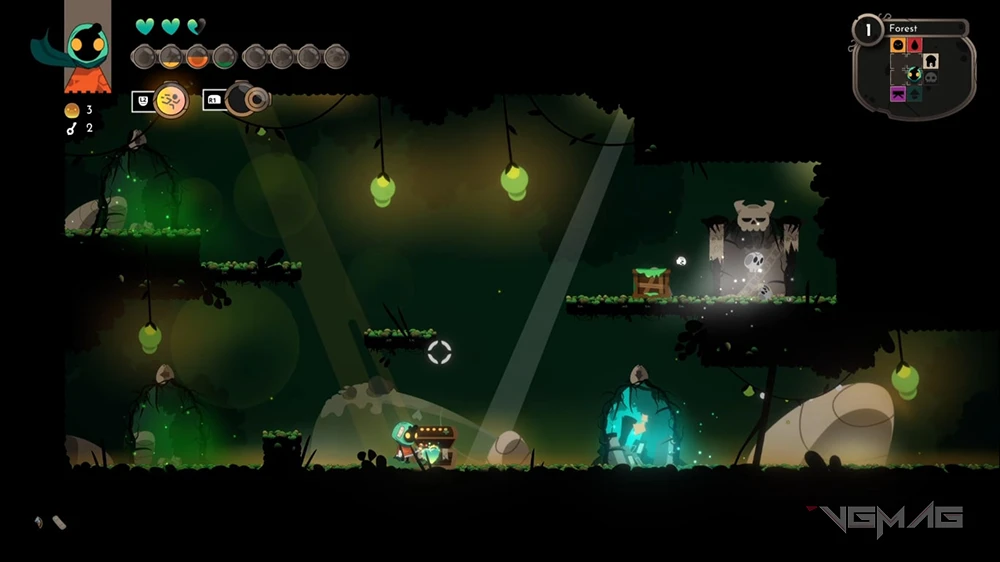The height and width of the screenshot is (562, 1000).
Task: Select the dark orb weapon slot
Action: (x=246, y=98)
